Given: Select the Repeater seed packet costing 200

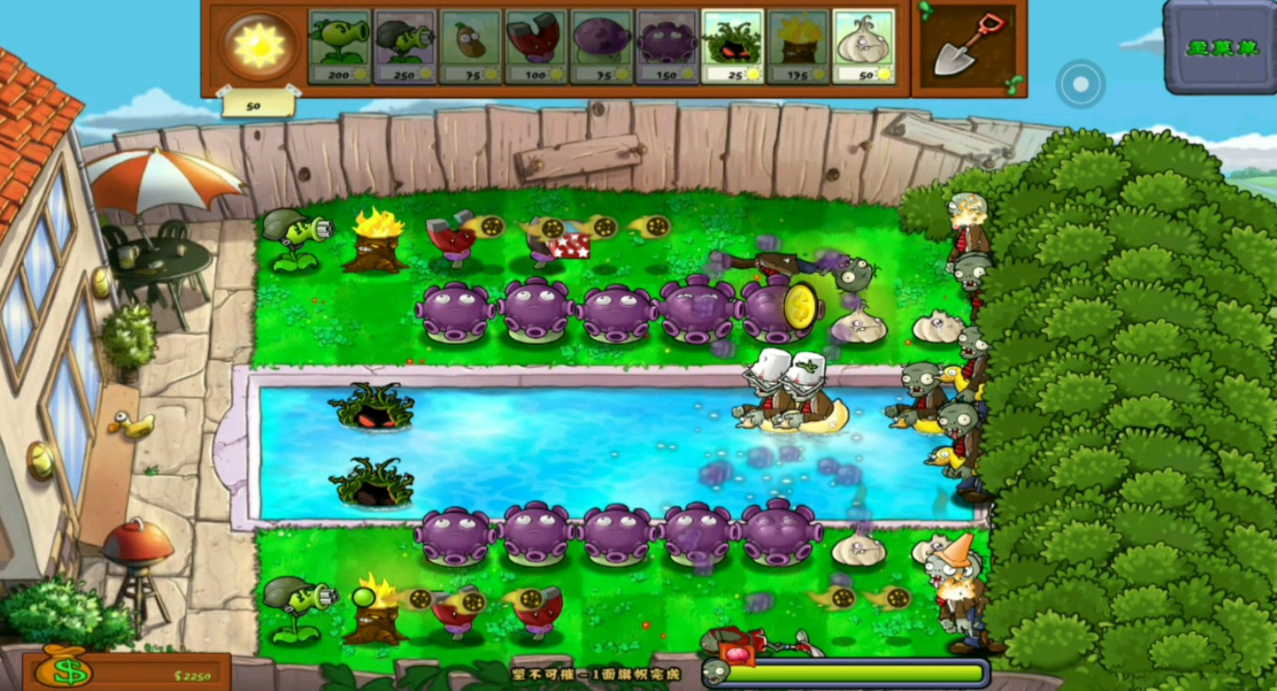Looking at the screenshot, I should [x=339, y=46].
